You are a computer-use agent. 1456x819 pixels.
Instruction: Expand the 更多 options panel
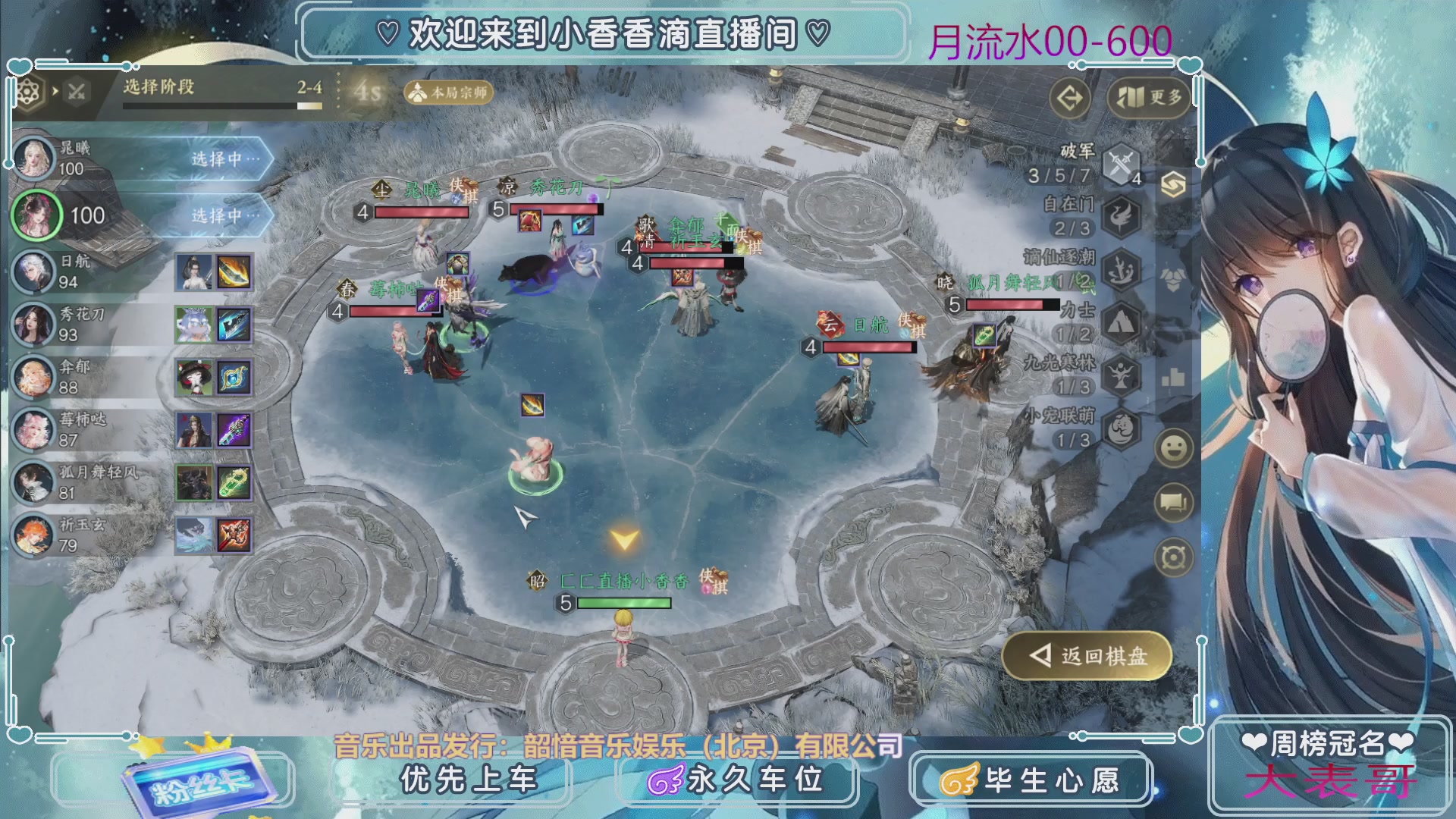coord(1147,98)
